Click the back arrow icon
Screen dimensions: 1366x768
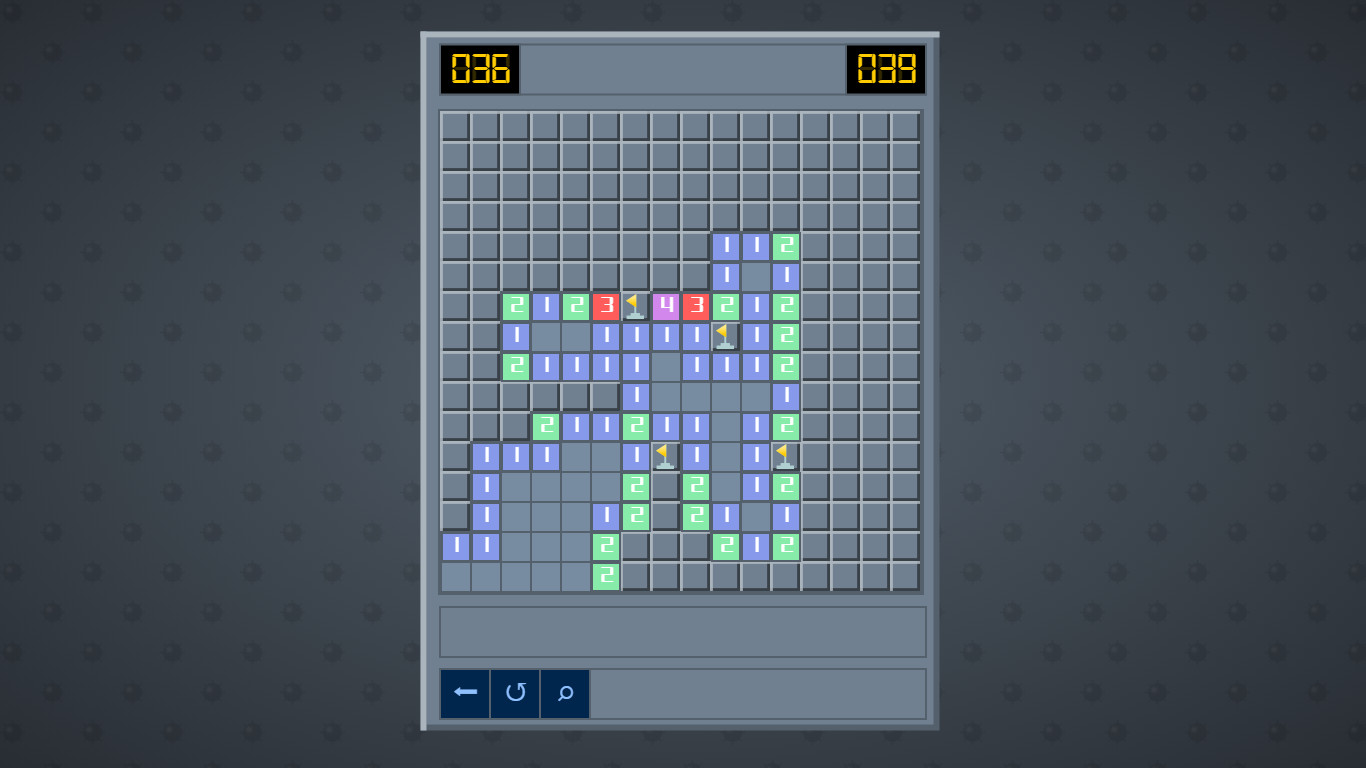click(x=464, y=693)
